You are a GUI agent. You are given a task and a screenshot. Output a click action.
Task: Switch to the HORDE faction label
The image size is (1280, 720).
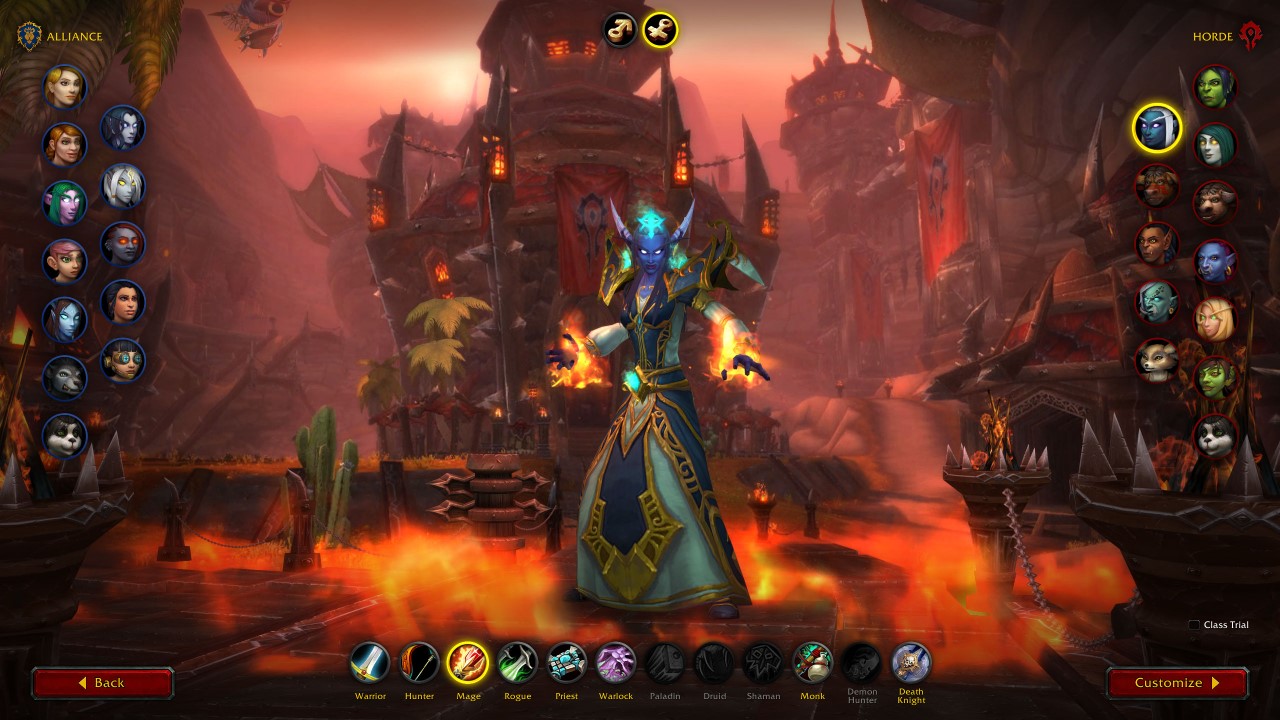click(1215, 36)
